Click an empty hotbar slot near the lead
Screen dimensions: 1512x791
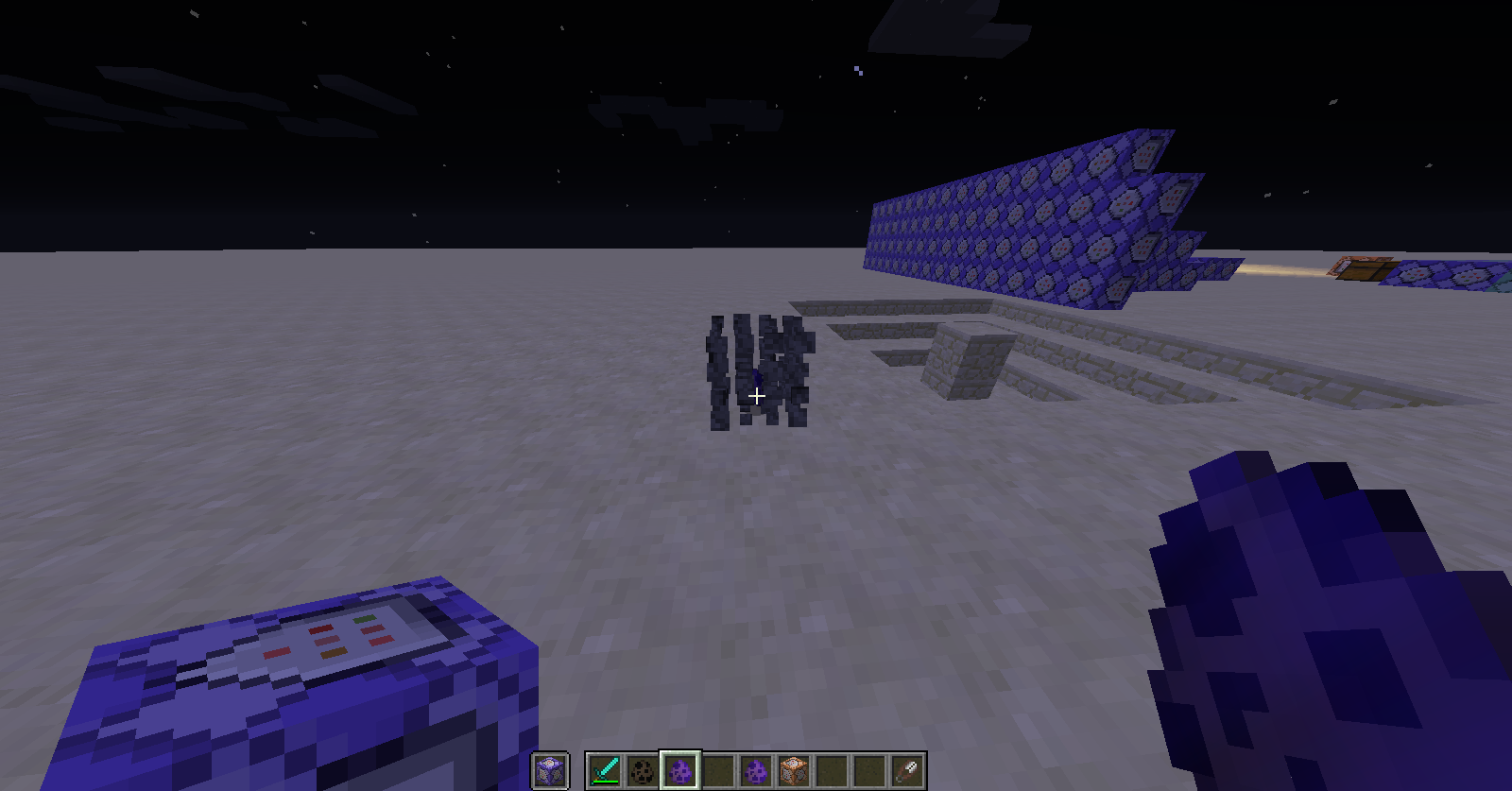(x=868, y=770)
